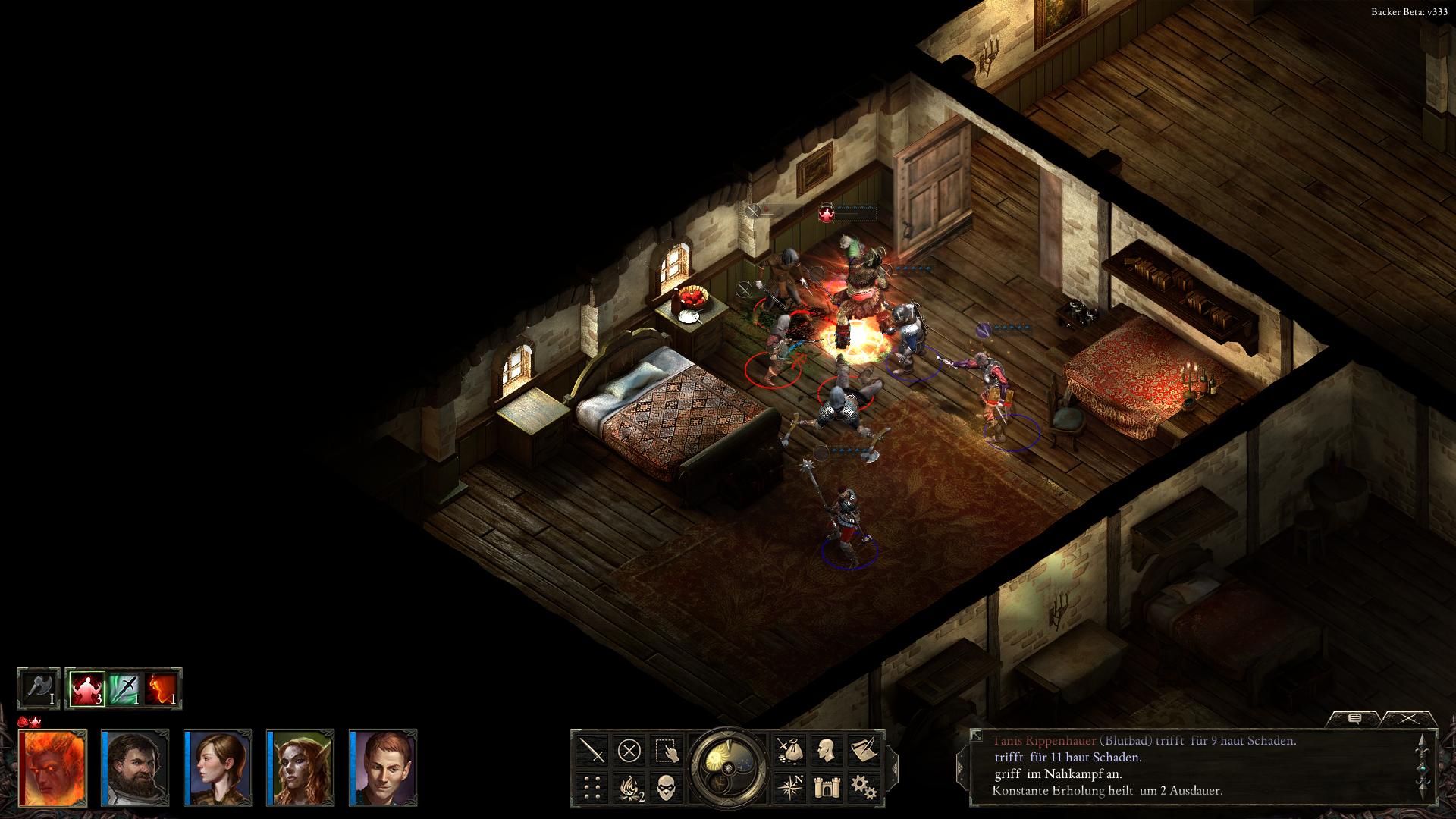Pick the smiling red-haired man portrait

point(383,767)
